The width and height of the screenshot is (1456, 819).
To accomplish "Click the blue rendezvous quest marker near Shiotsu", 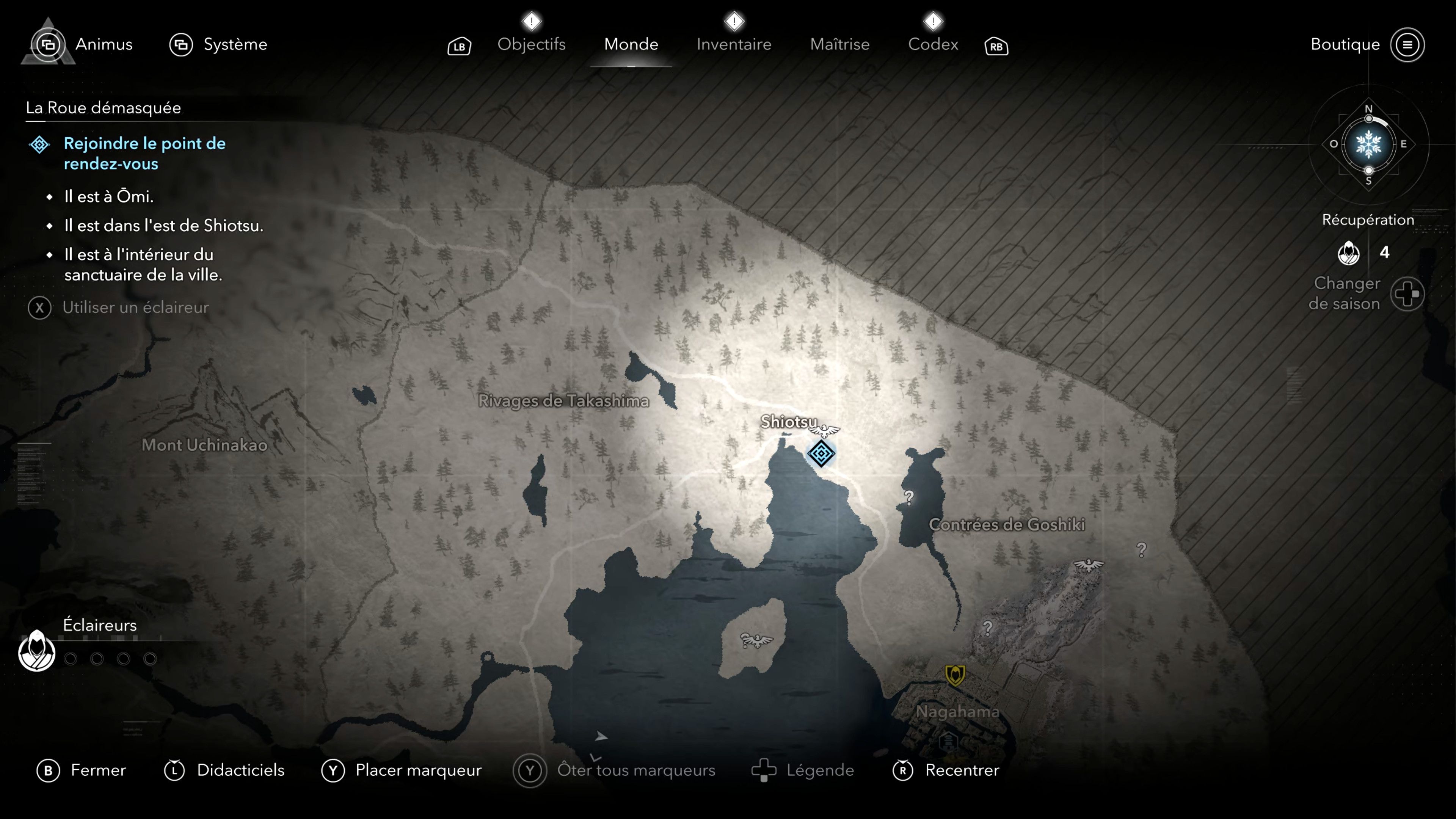I will pos(821,454).
